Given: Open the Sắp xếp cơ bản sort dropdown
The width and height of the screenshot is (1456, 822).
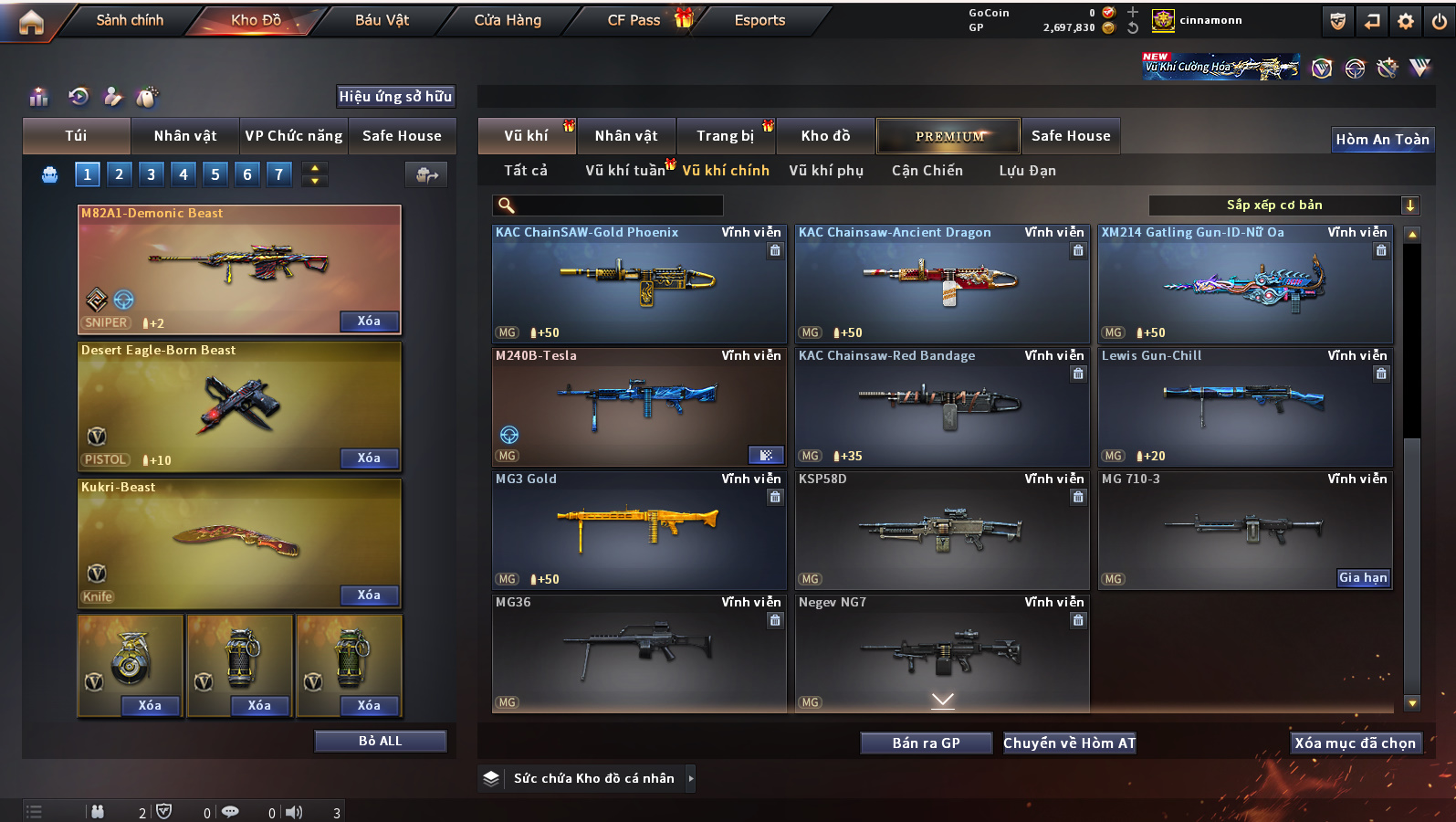Looking at the screenshot, I should pos(1283,205).
